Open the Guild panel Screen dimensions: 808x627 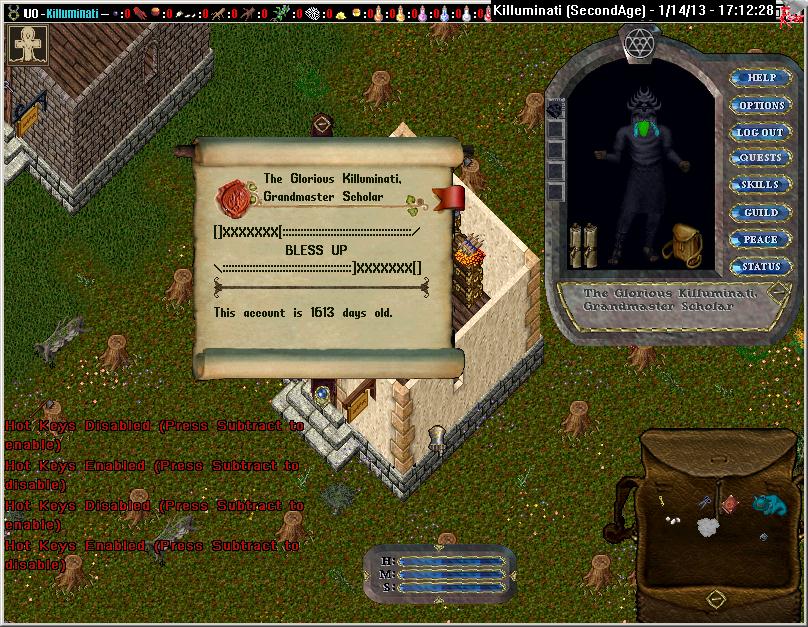click(x=761, y=212)
